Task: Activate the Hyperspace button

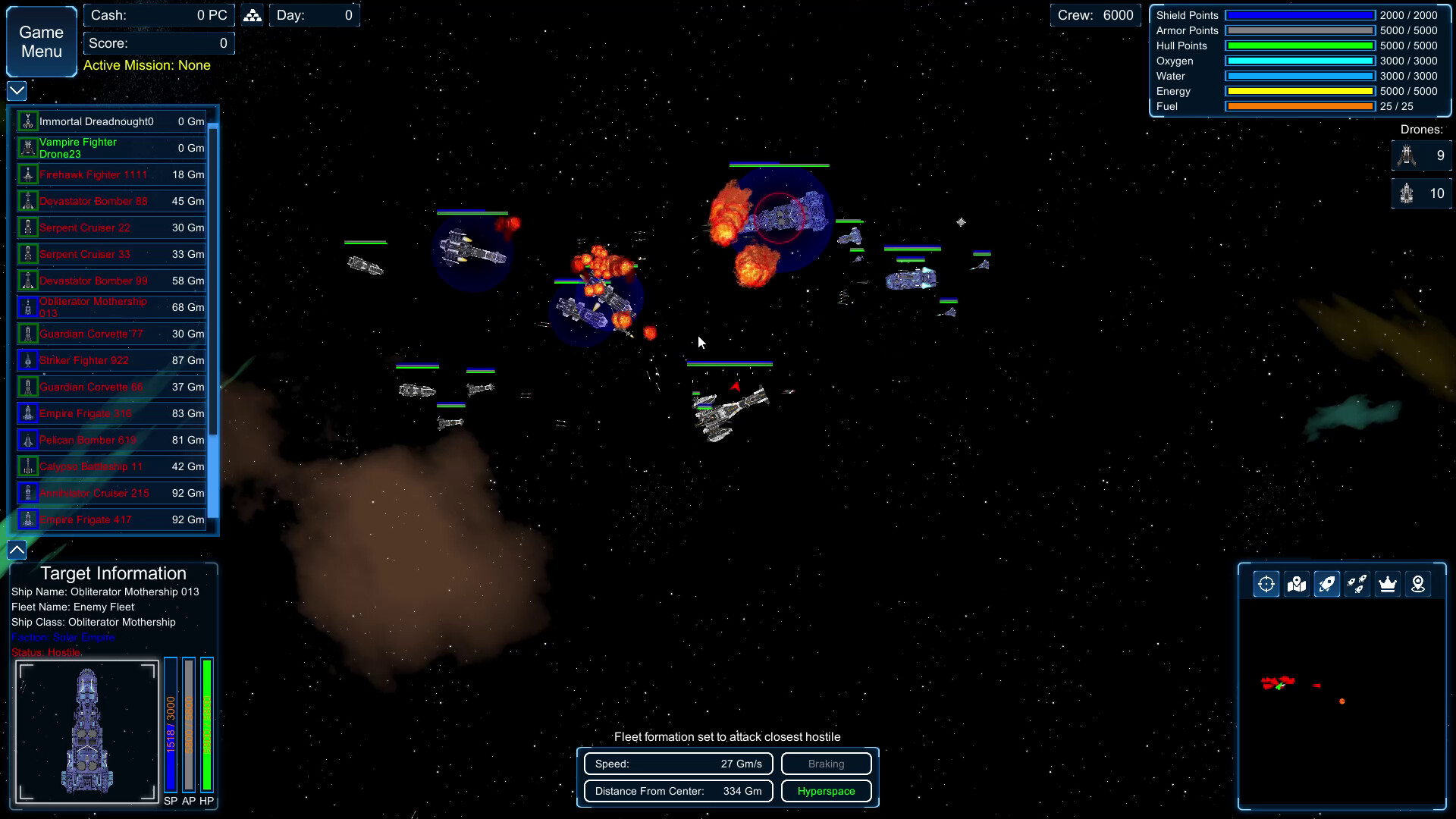Action: click(826, 791)
